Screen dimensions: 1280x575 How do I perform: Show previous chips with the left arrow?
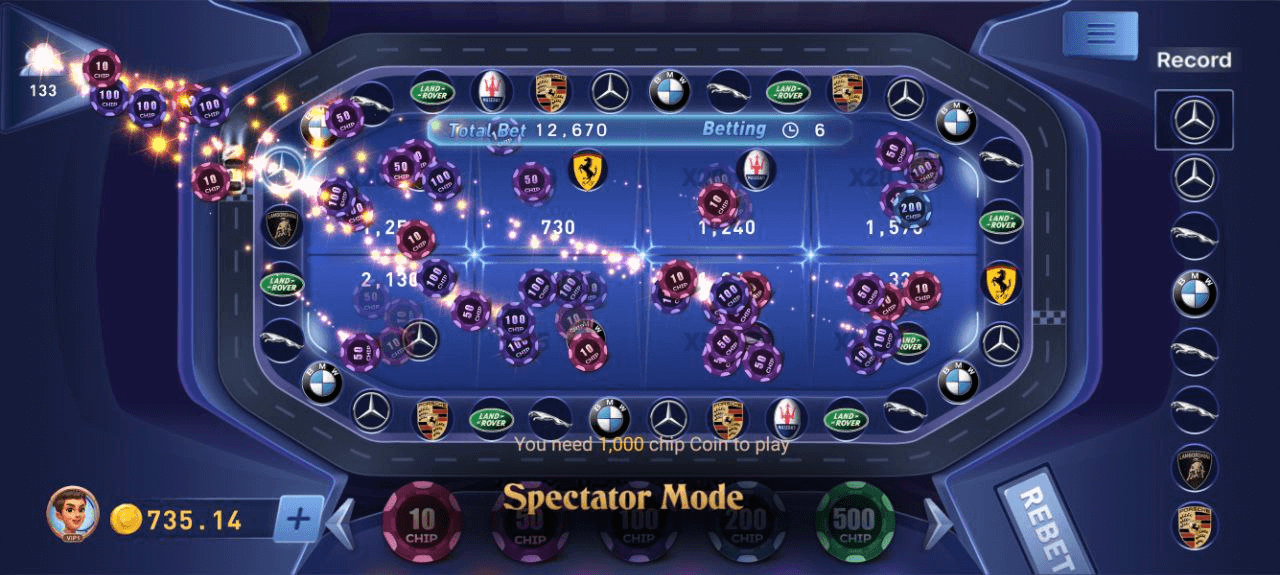pos(342,520)
